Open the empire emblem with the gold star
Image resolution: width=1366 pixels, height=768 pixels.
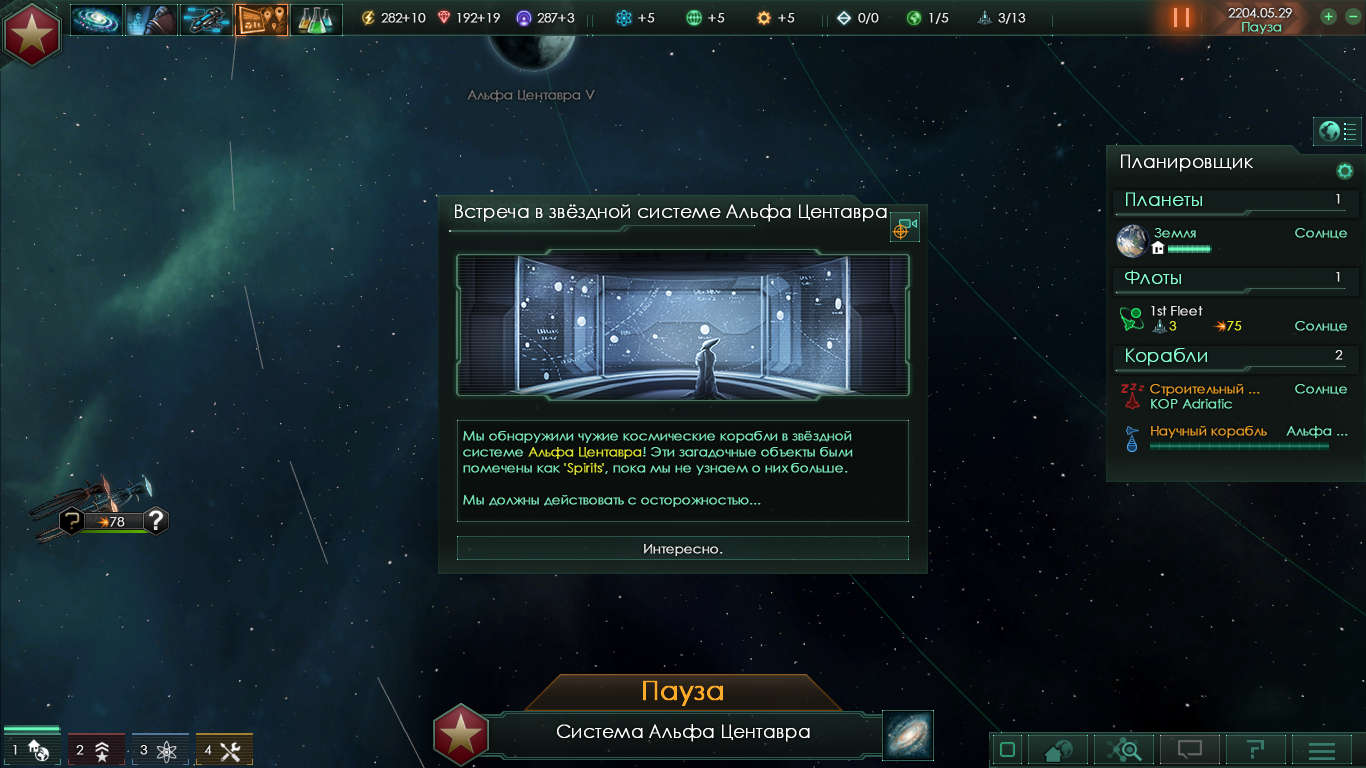coord(32,32)
